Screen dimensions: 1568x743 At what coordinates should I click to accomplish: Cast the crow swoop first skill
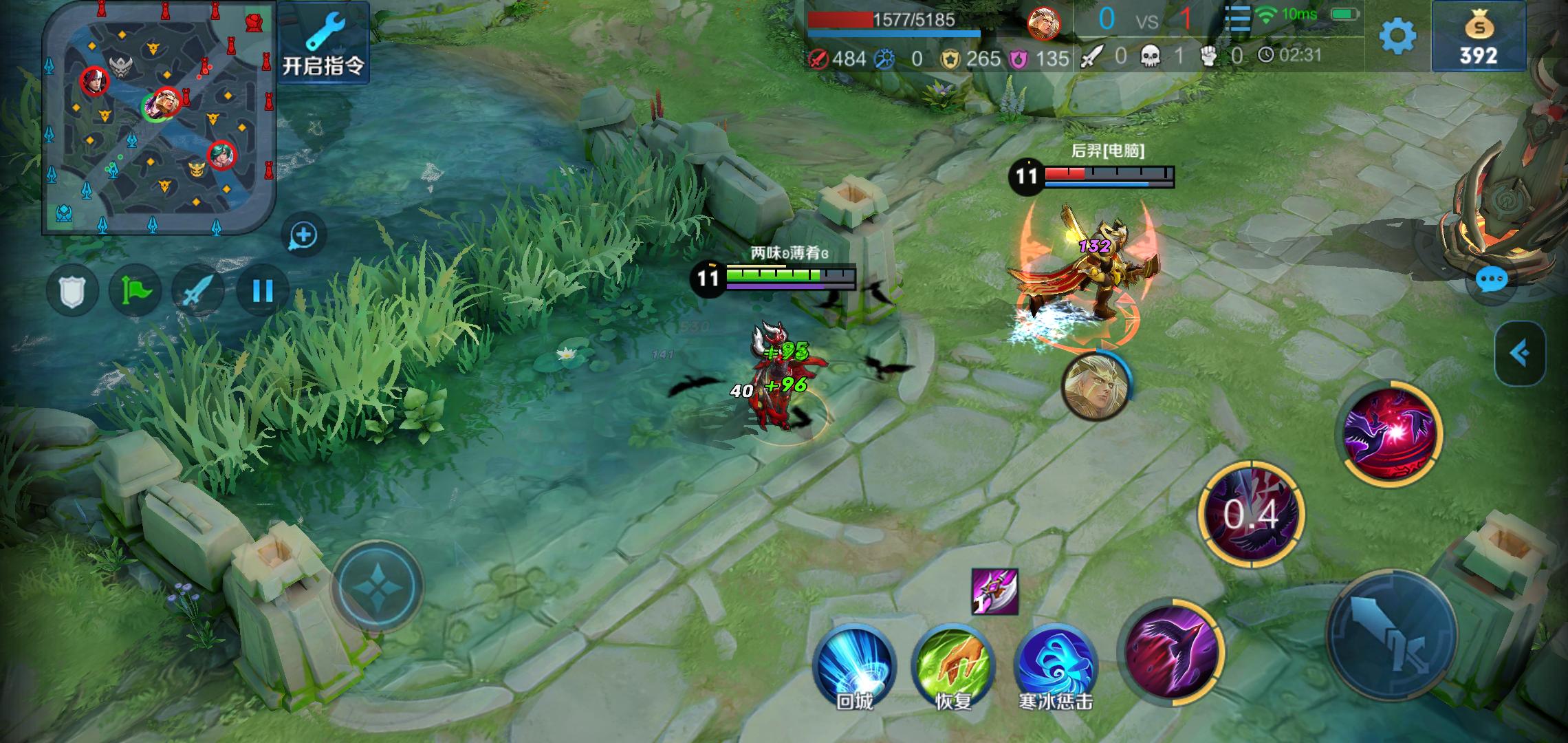1172,651
